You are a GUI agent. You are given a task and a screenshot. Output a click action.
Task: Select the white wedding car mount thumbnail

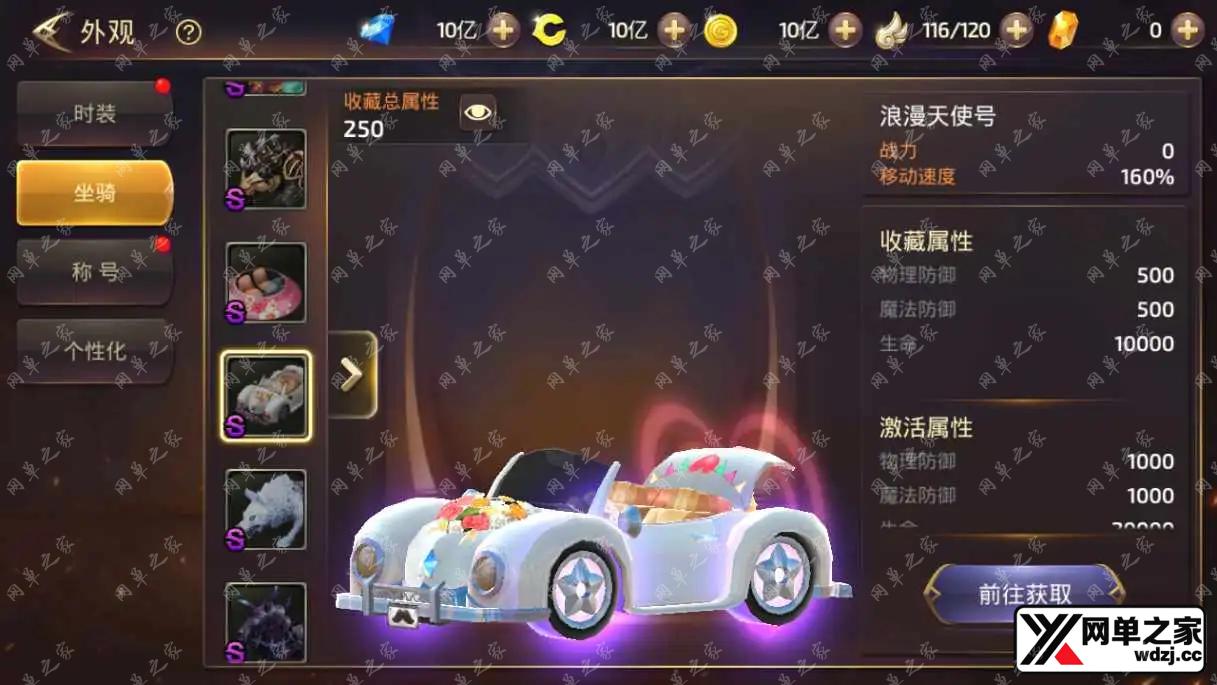tap(266, 396)
